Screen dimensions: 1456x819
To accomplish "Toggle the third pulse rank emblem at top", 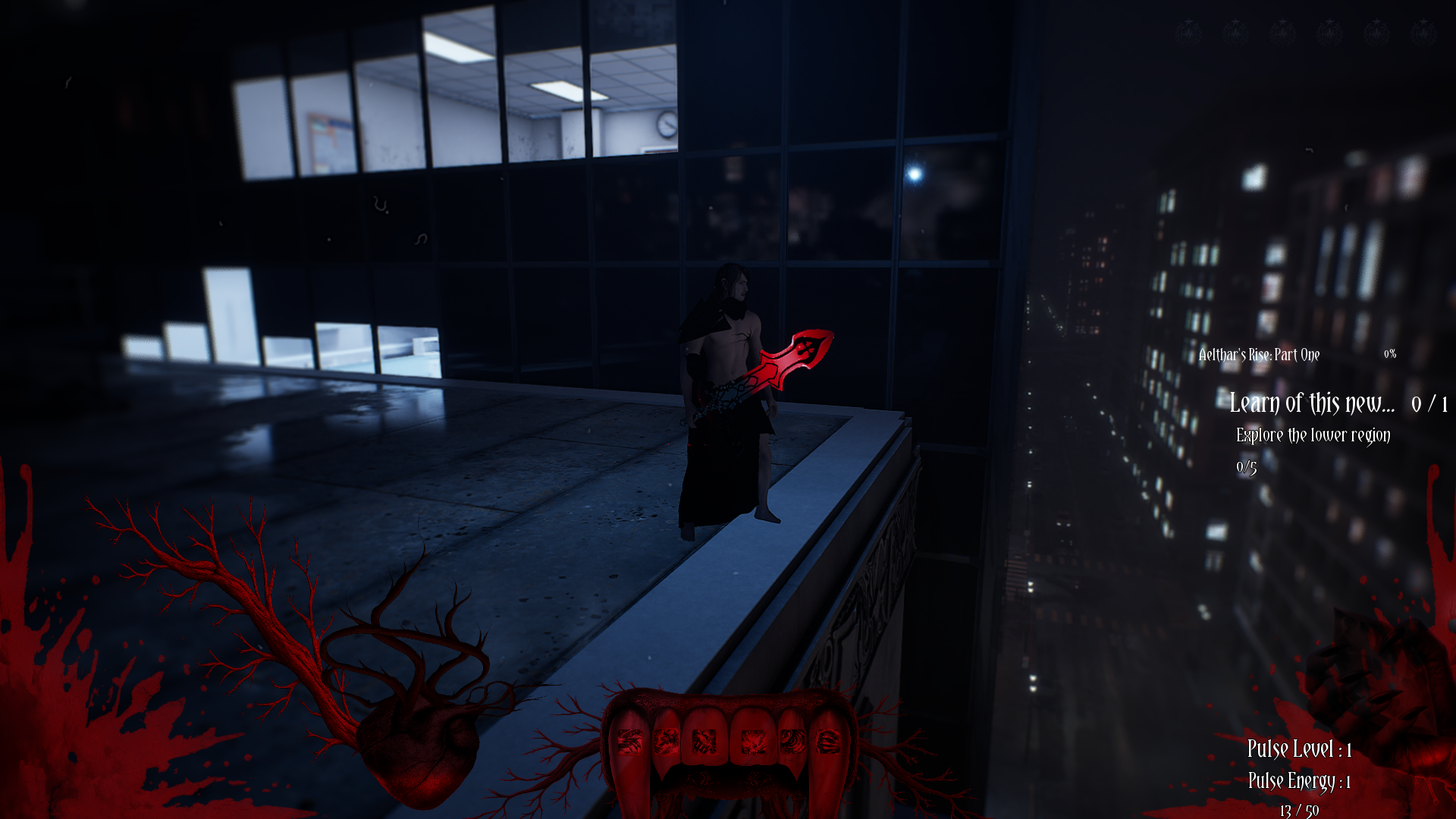I will [x=1282, y=32].
